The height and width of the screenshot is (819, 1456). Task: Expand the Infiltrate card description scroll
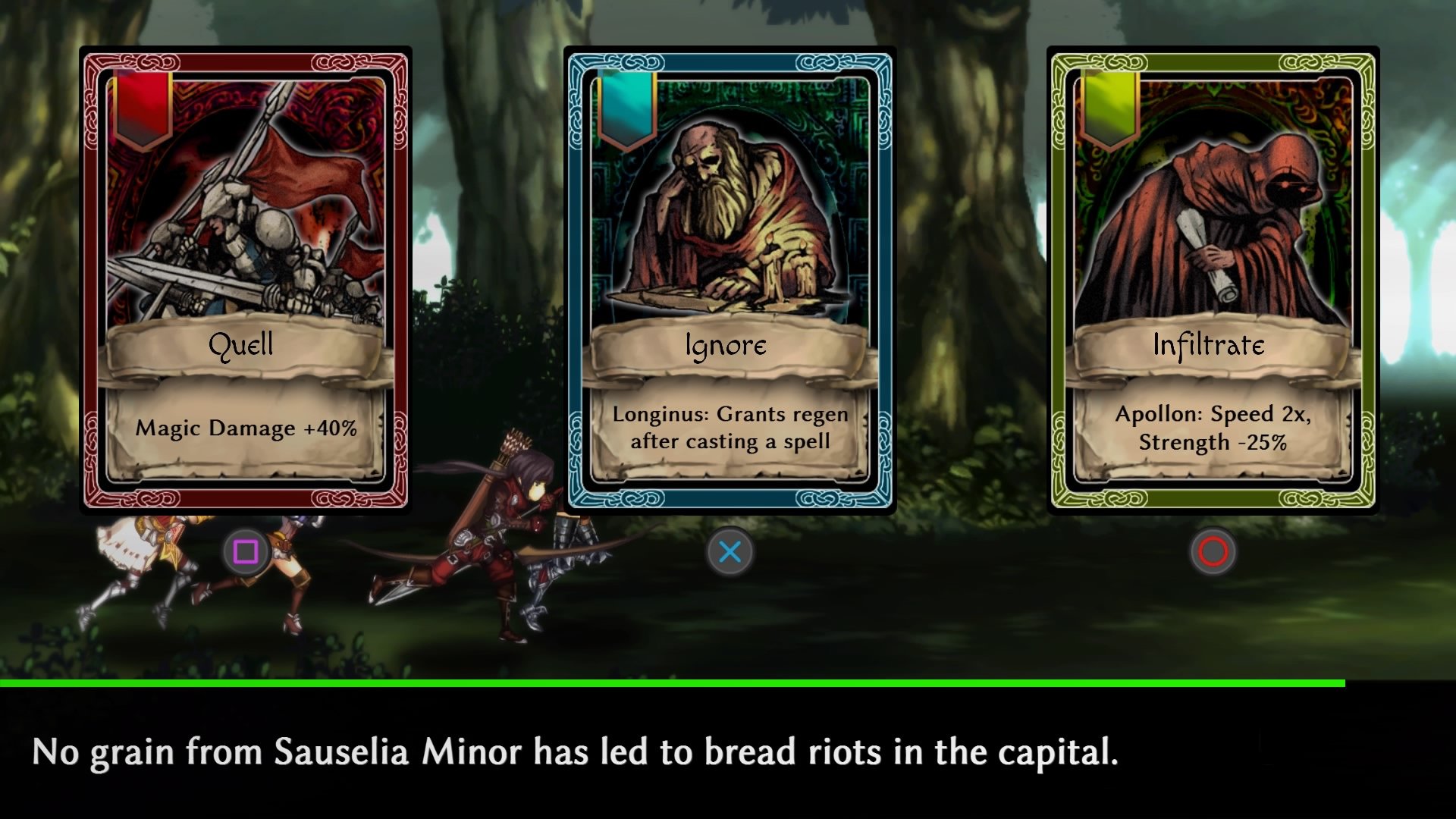[x=1210, y=428]
